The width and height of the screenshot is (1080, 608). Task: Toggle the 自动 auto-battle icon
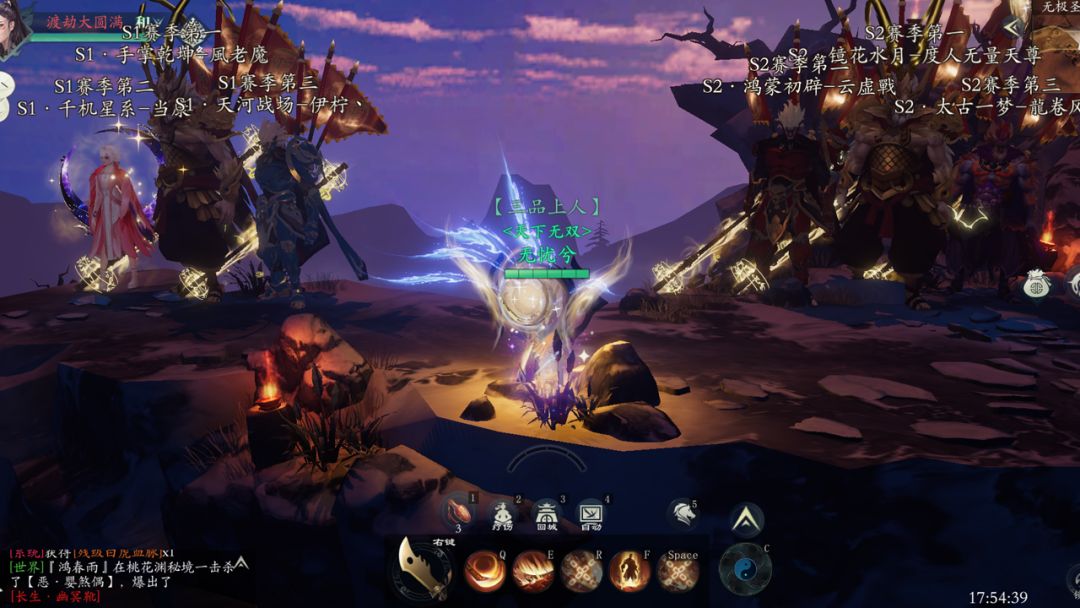click(x=590, y=514)
